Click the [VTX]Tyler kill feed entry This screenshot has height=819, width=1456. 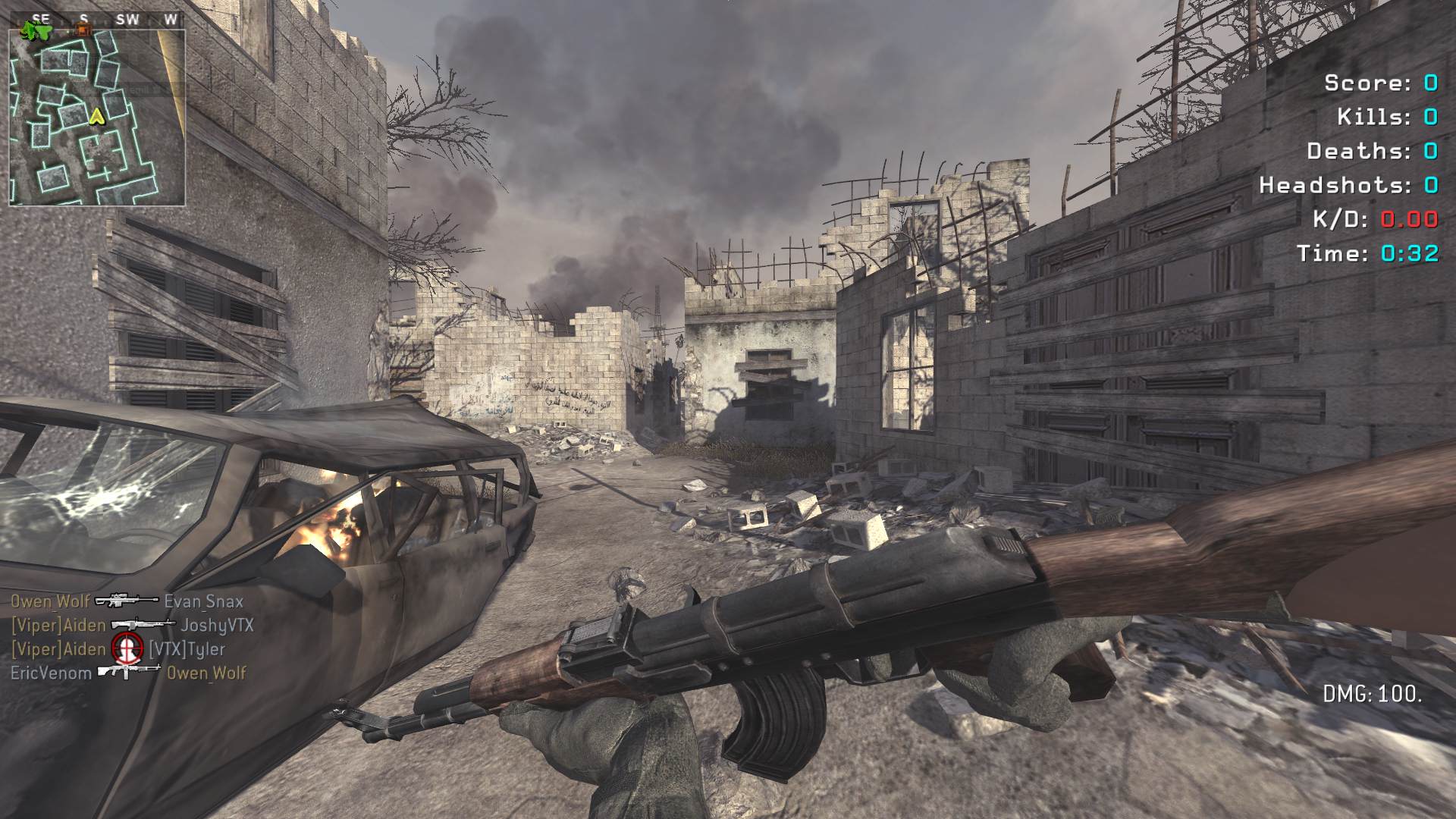coord(187,649)
